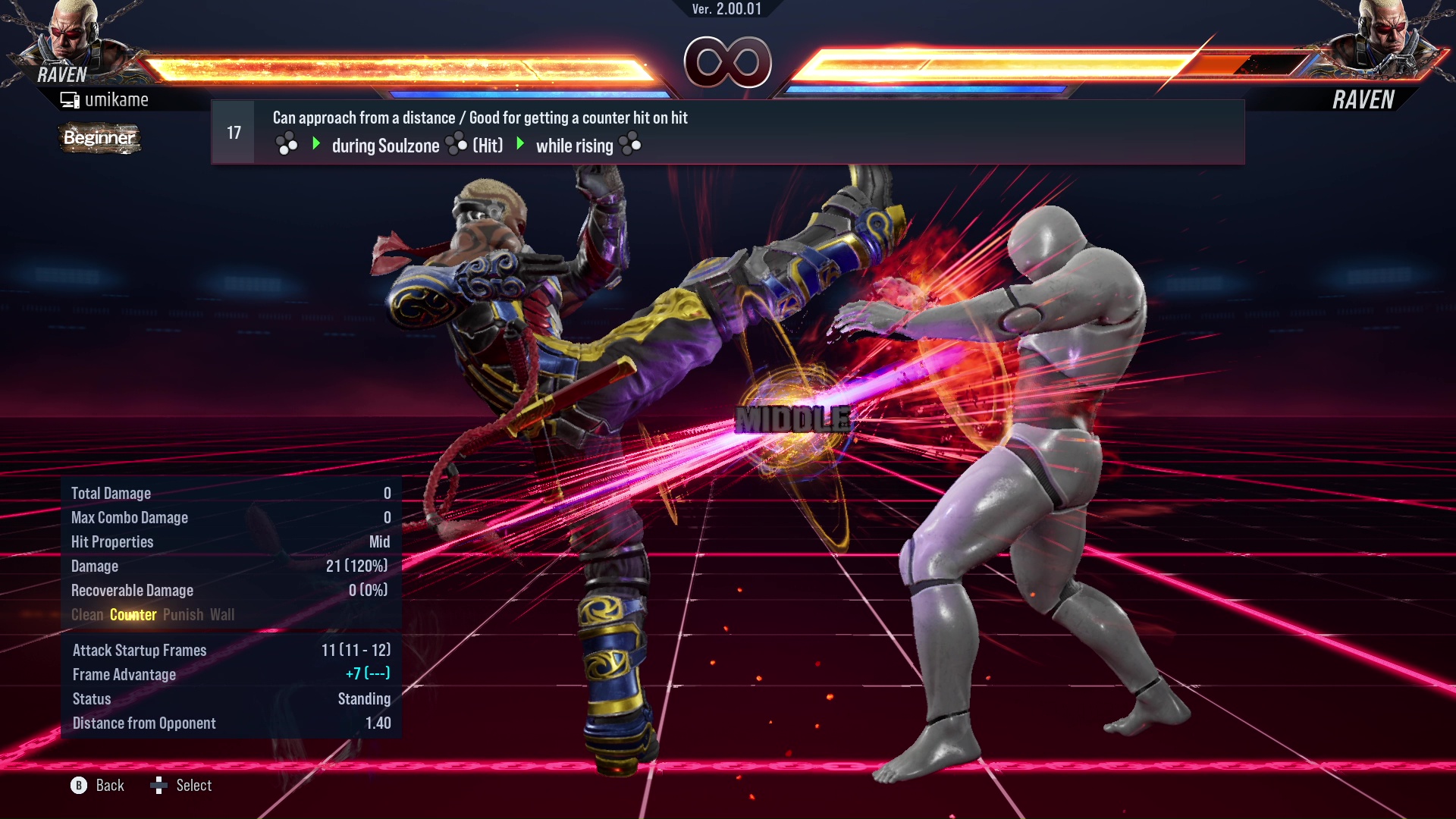The width and height of the screenshot is (1456, 819).
Task: Click Select next to the d-pad icon
Action: [194, 785]
